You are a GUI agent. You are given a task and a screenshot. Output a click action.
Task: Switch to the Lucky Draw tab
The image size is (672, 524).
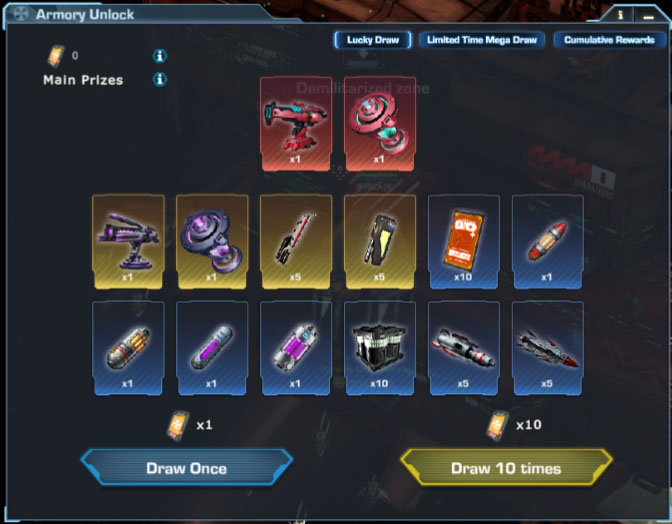pyautogui.click(x=373, y=40)
